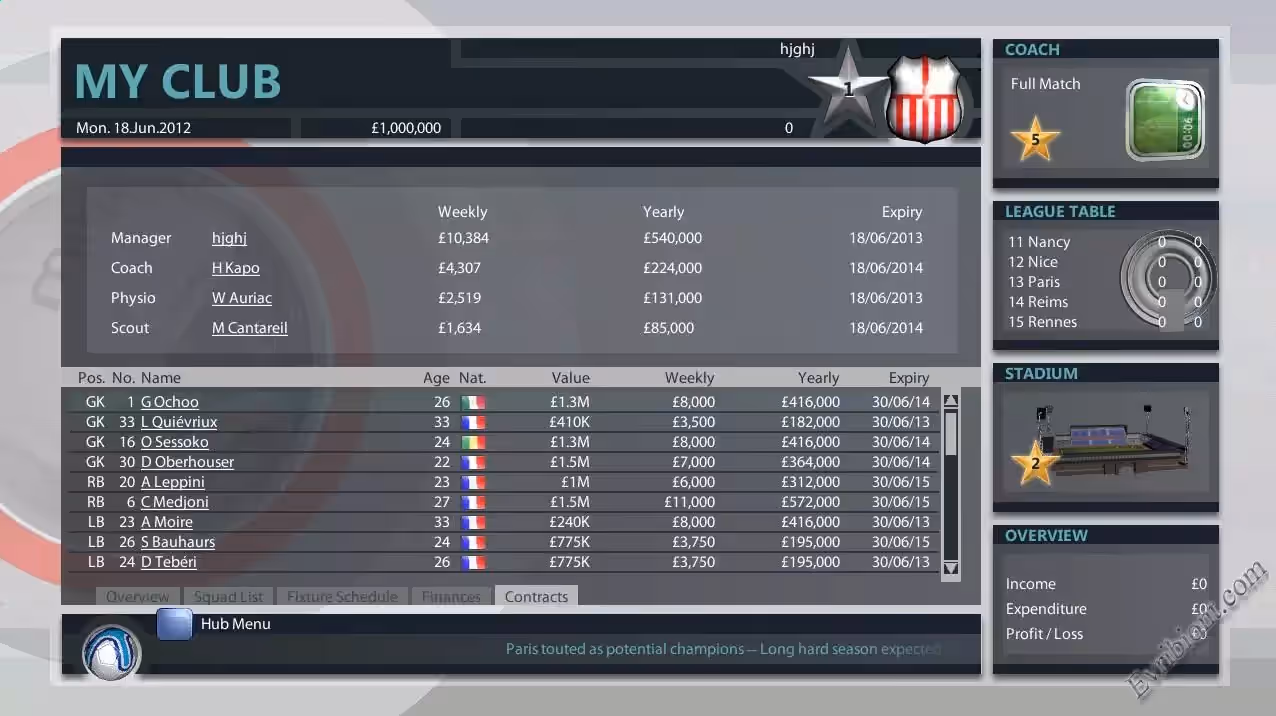This screenshot has width=1276, height=716.
Task: Open L Quiévriux player link
Action: pyautogui.click(x=178, y=422)
